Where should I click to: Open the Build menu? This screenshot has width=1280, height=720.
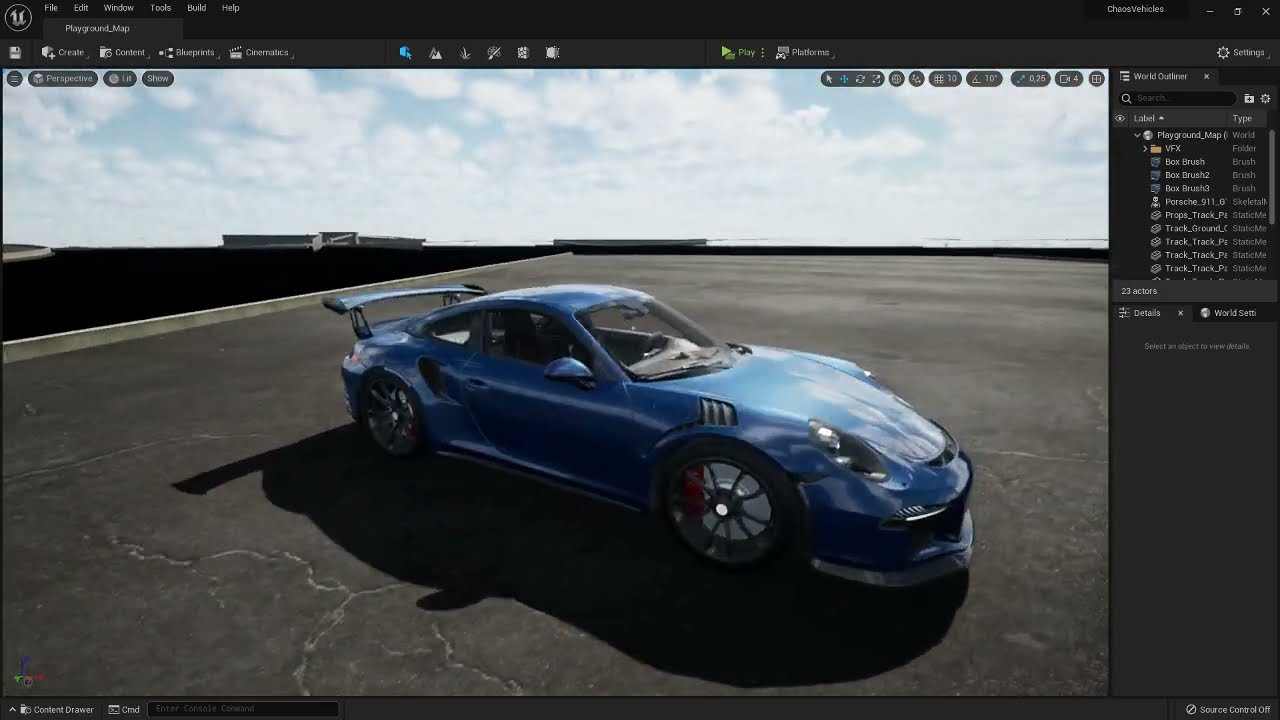[196, 8]
